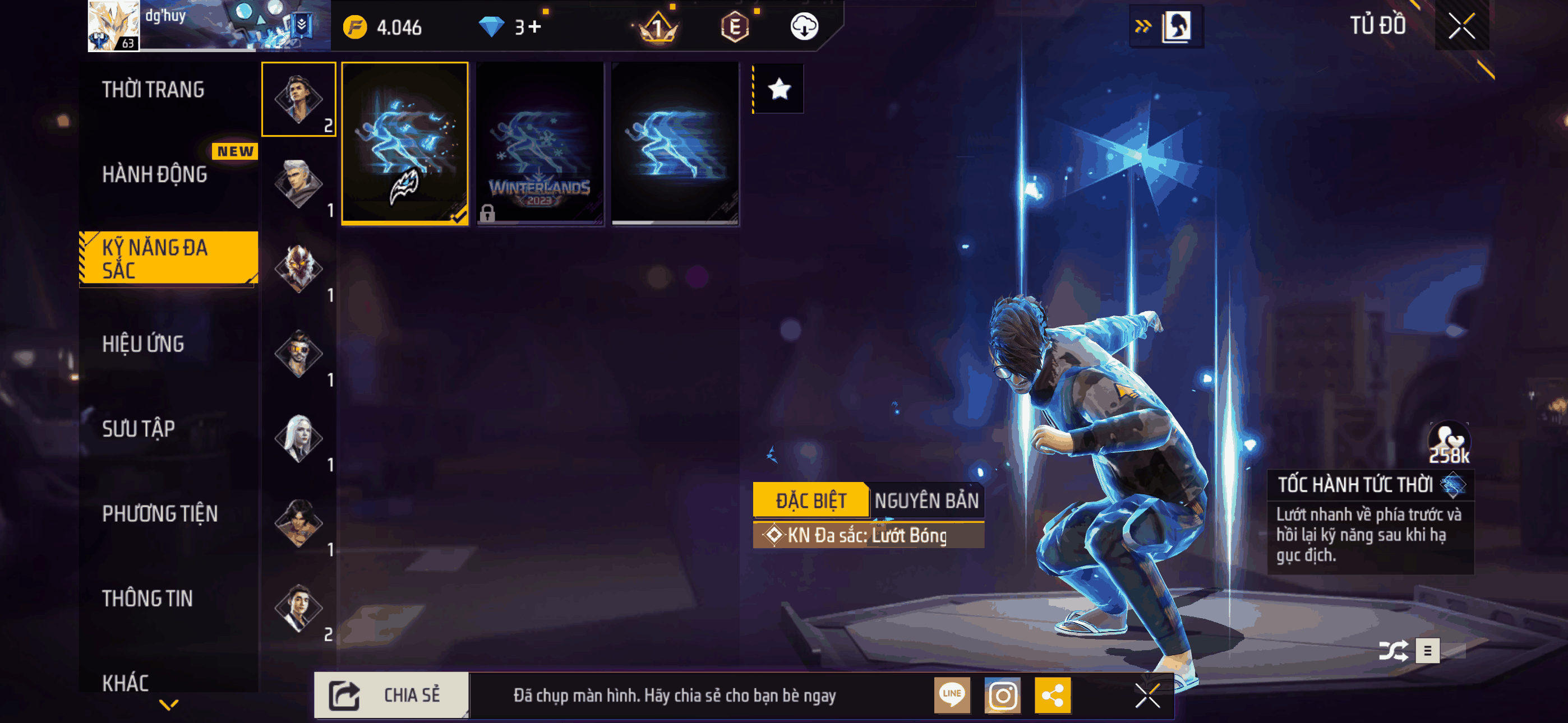Click the Chia Sẻ share button
This screenshot has width=1568, height=723.
pyautogui.click(x=391, y=695)
